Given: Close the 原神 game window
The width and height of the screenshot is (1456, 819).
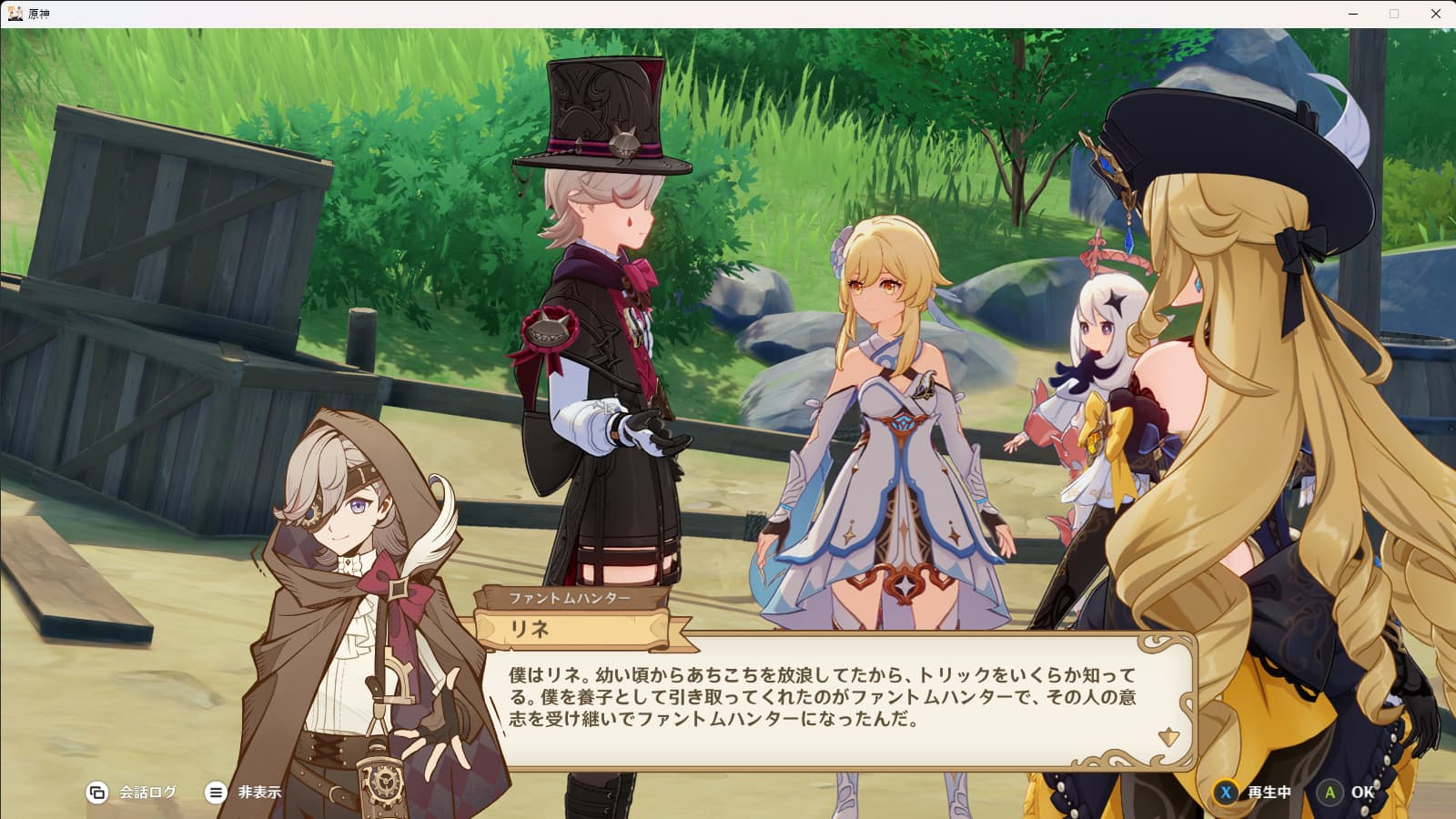Looking at the screenshot, I should point(1436,14).
